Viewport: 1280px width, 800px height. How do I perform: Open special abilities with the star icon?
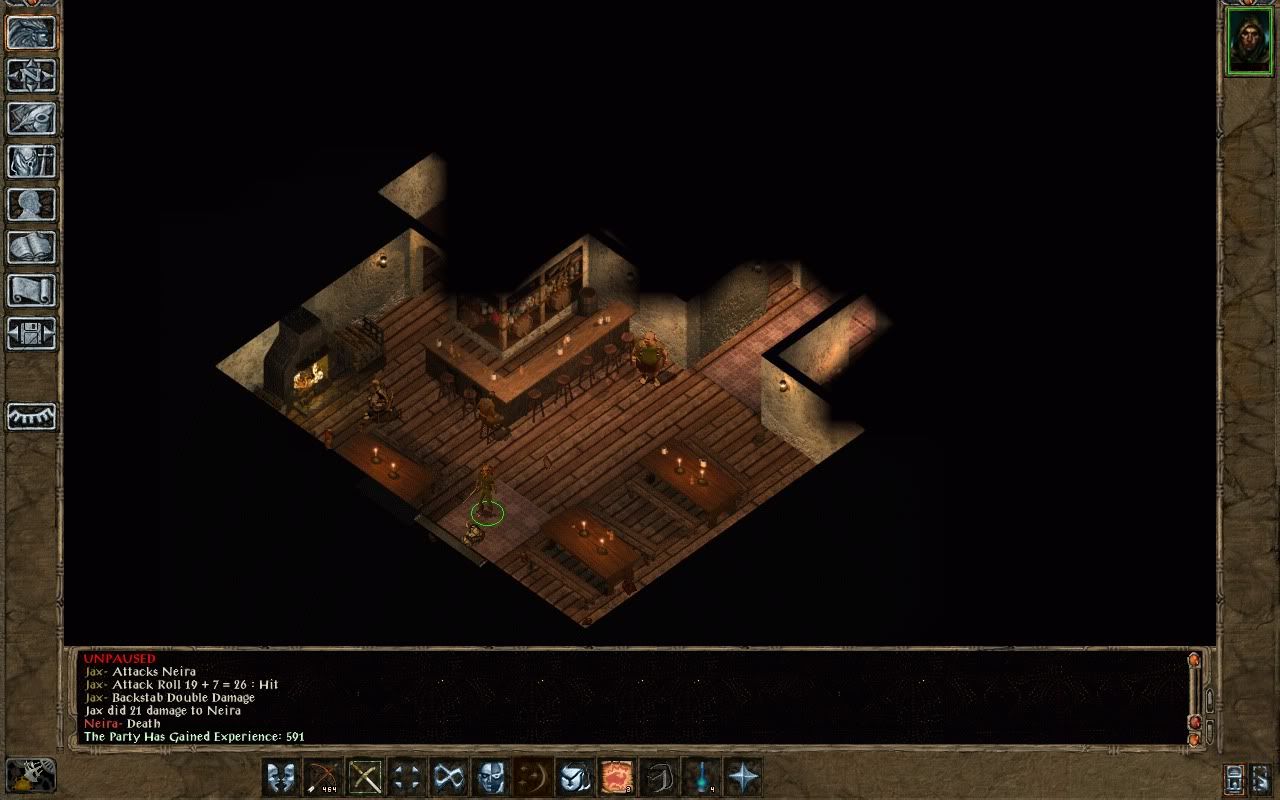[743, 777]
